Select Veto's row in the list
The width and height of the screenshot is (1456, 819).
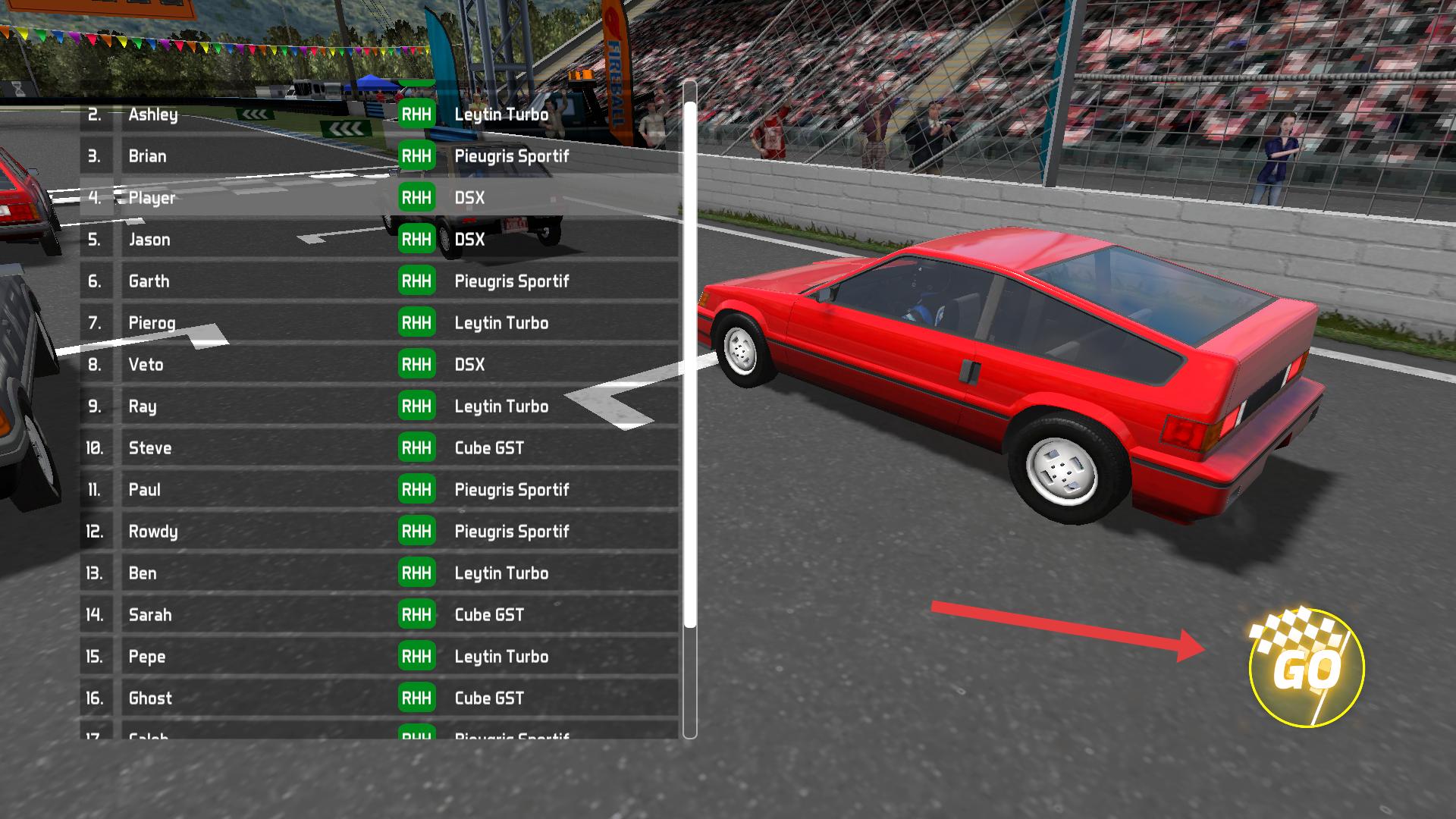coord(379,365)
